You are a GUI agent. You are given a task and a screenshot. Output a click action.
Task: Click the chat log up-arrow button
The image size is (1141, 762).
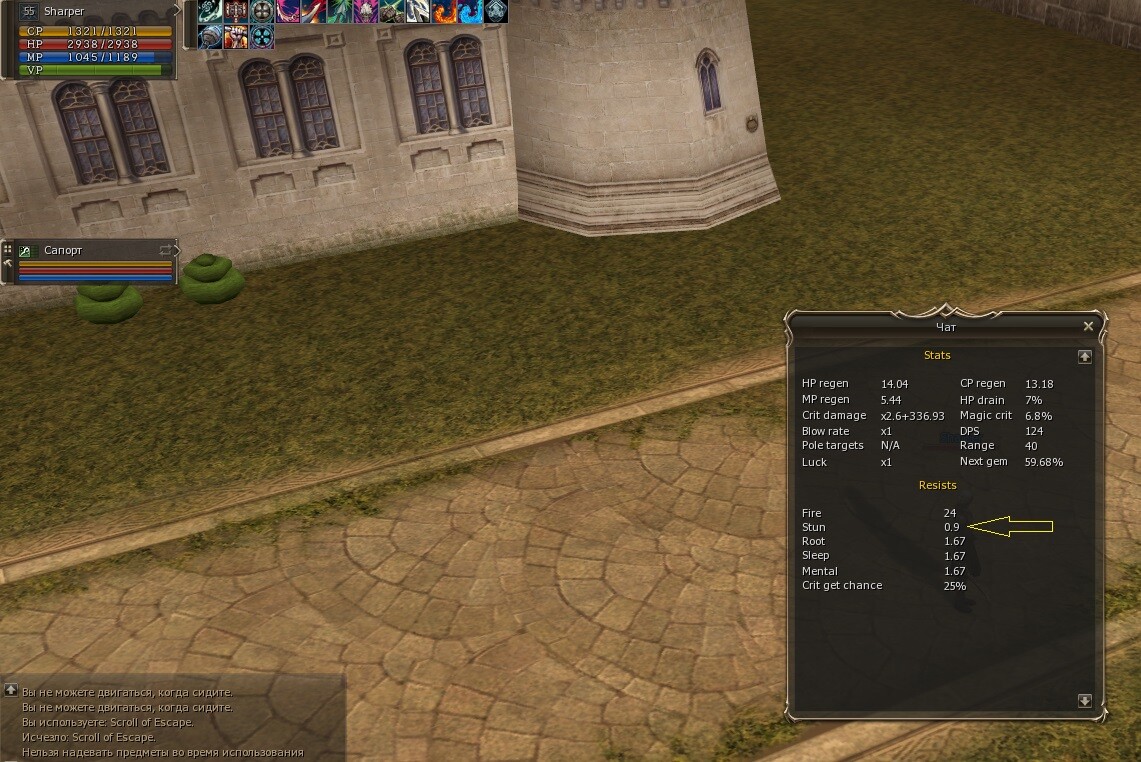pos(10,690)
